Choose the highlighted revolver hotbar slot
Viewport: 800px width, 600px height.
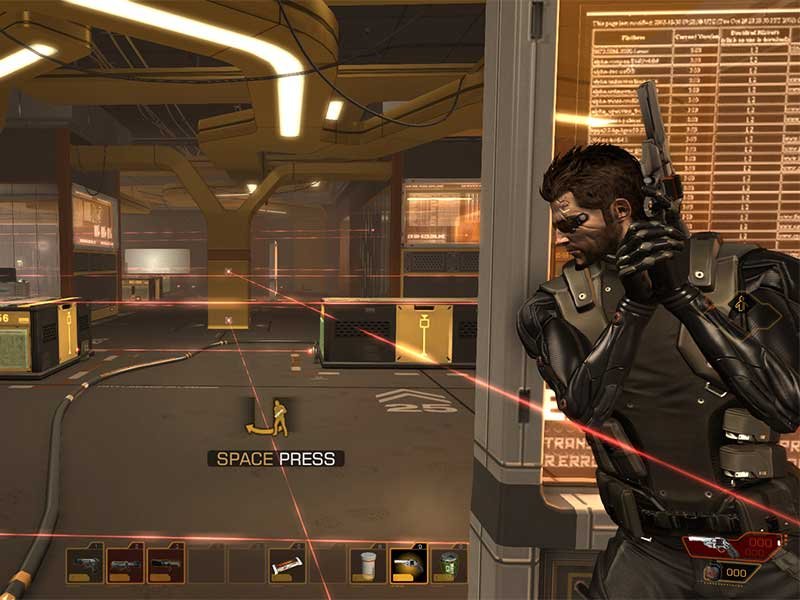click(408, 565)
